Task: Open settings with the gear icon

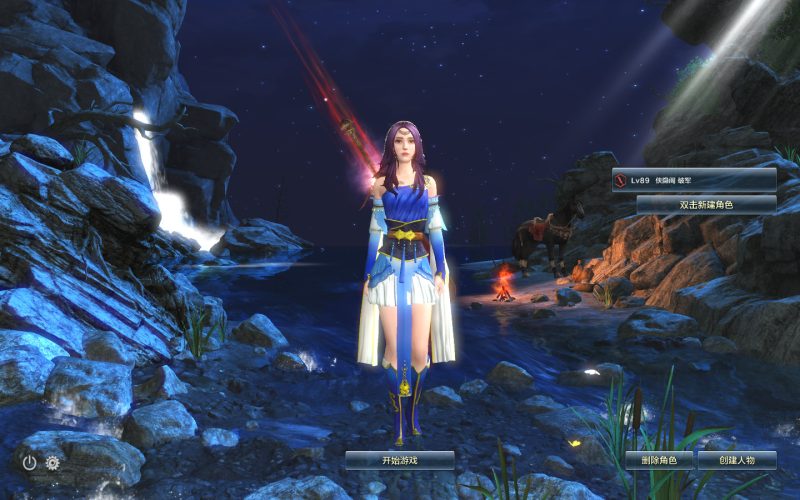Action: (x=53, y=462)
